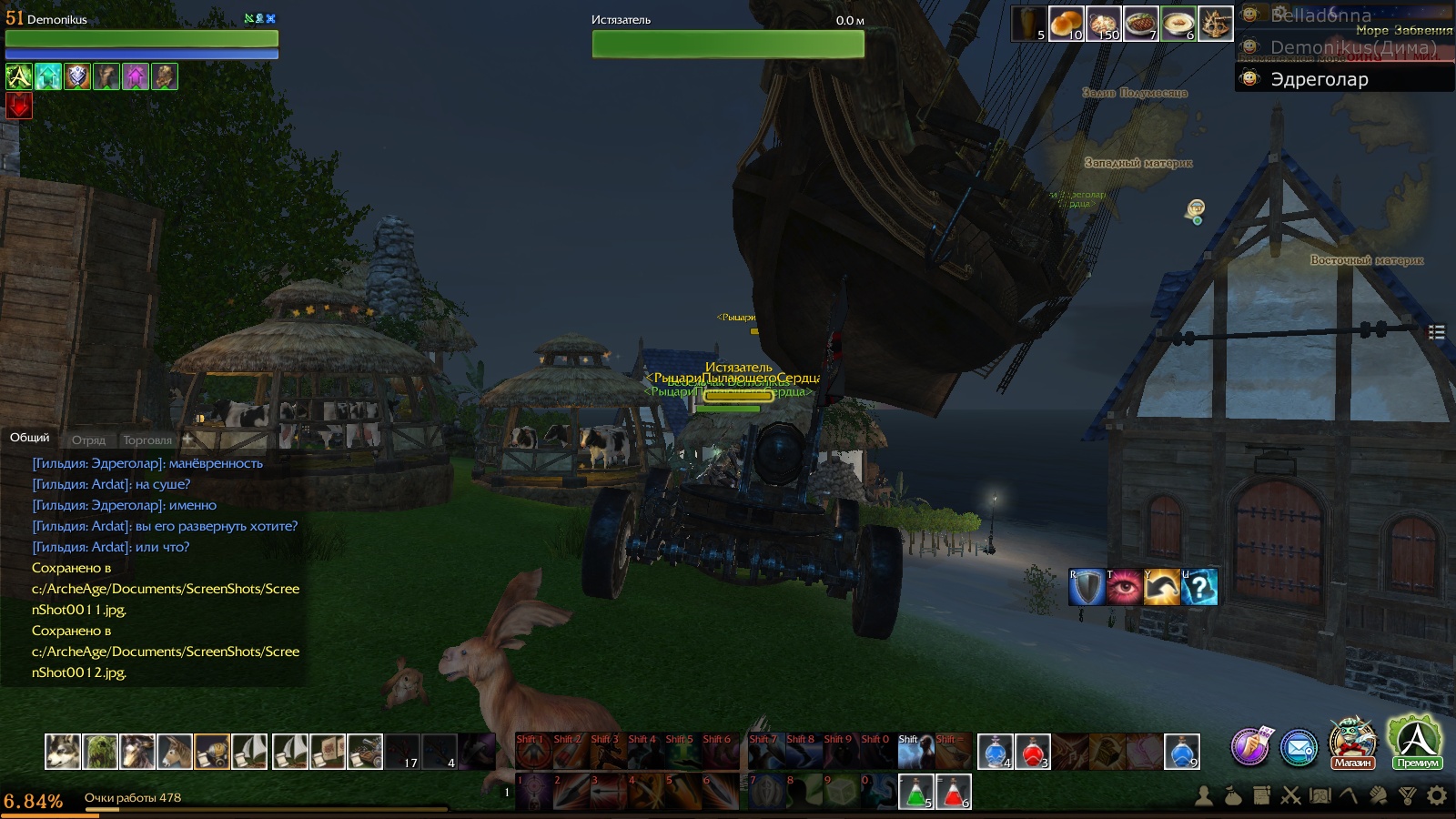Select the donkey mount slot
The width and height of the screenshot is (1456, 819).
coord(175,752)
